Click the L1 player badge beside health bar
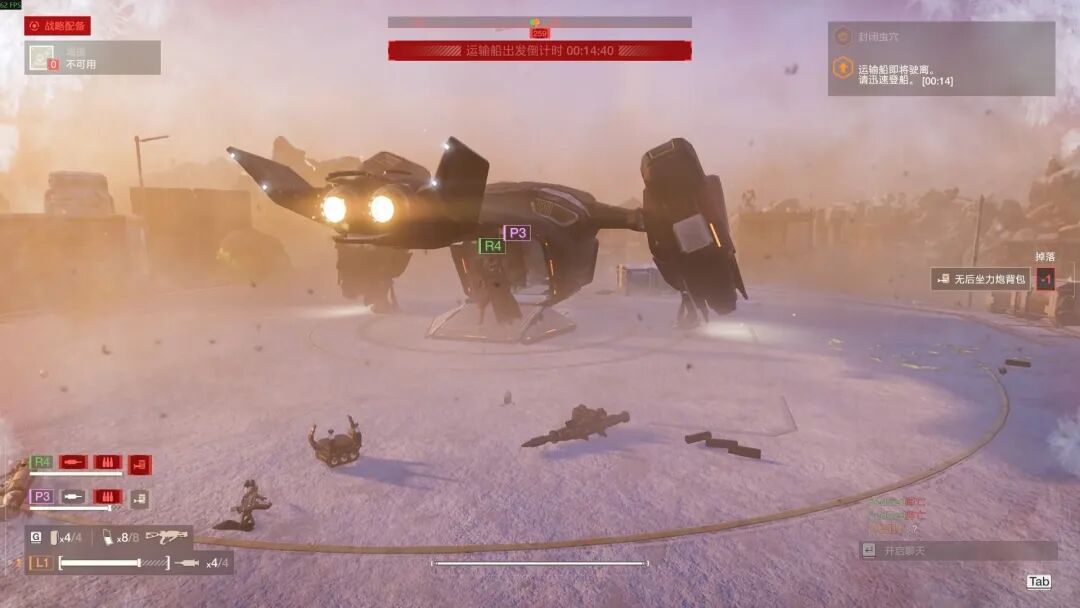 coord(41,563)
